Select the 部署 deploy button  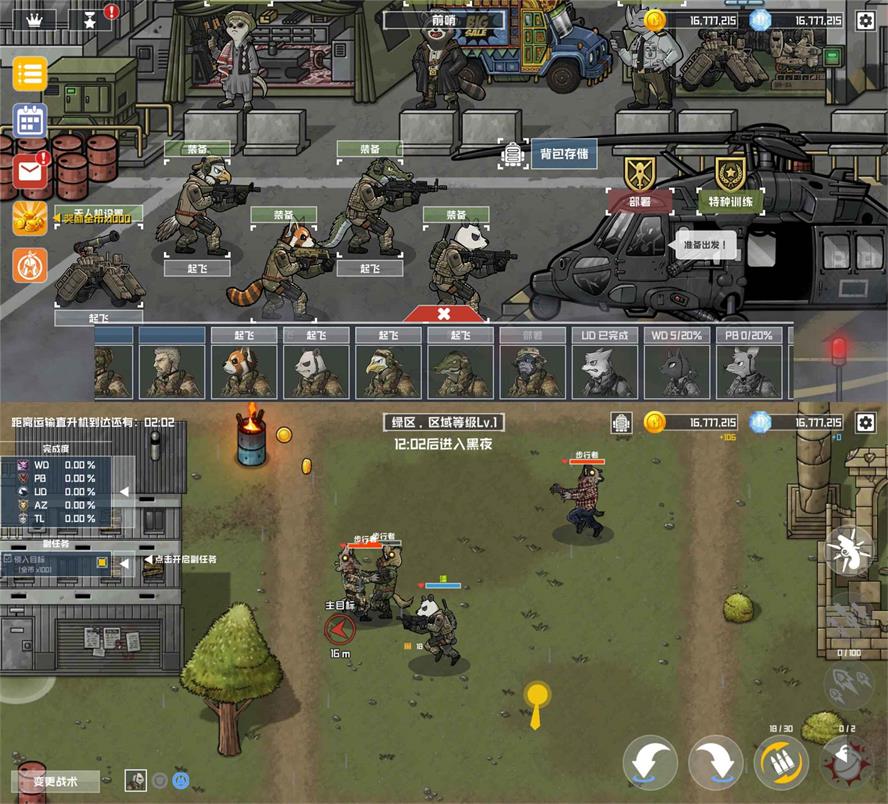[639, 200]
